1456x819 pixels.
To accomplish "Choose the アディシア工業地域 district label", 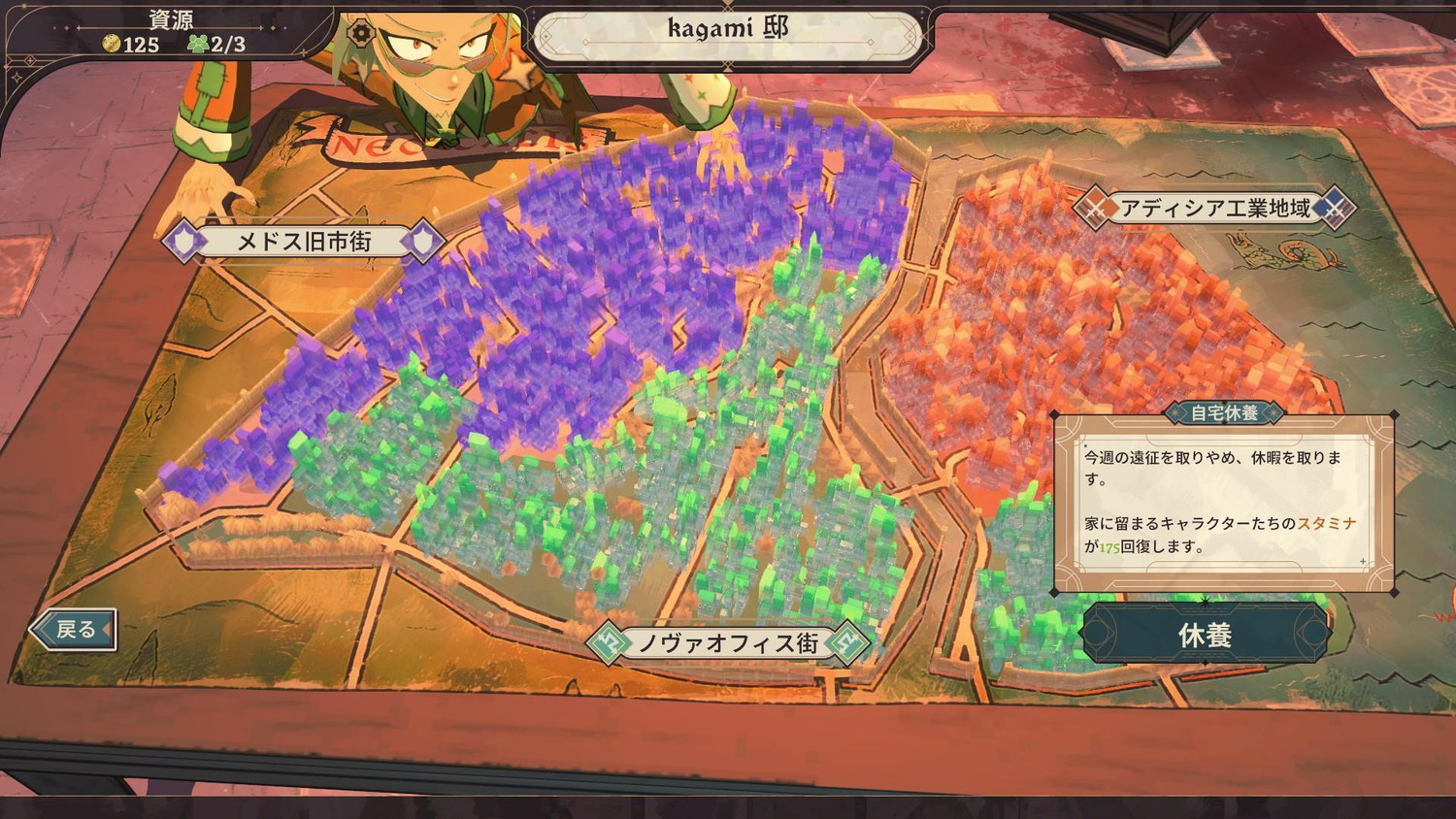I will tap(1214, 208).
